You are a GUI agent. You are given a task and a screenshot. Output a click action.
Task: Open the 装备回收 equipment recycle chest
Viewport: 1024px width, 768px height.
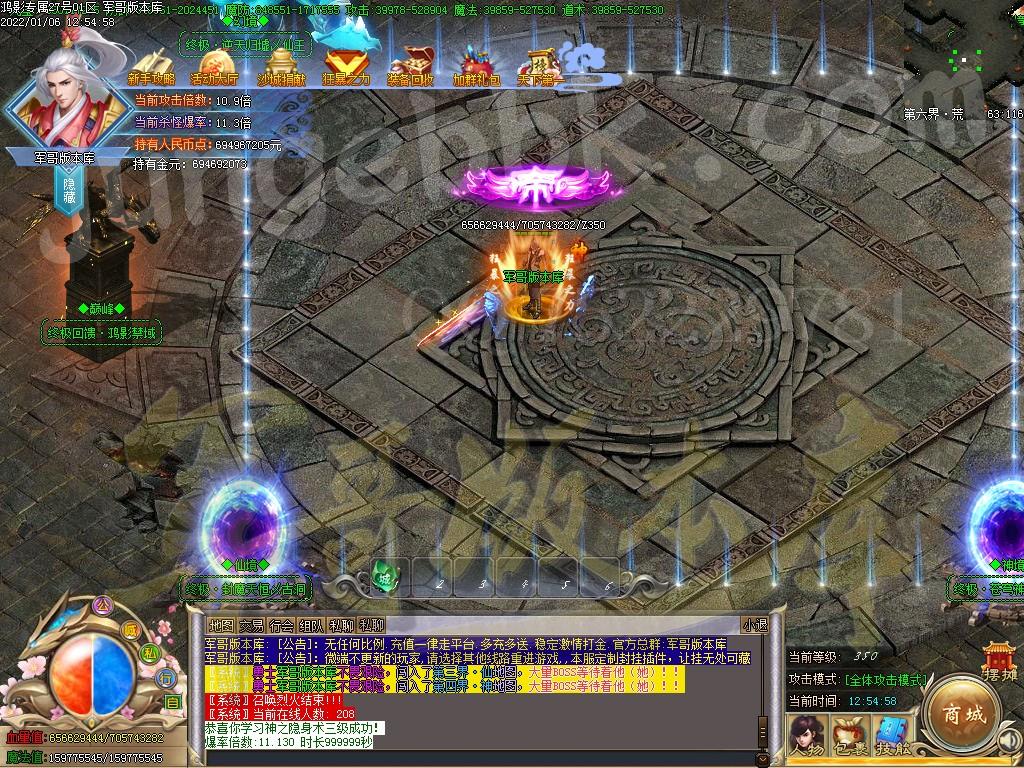point(410,67)
